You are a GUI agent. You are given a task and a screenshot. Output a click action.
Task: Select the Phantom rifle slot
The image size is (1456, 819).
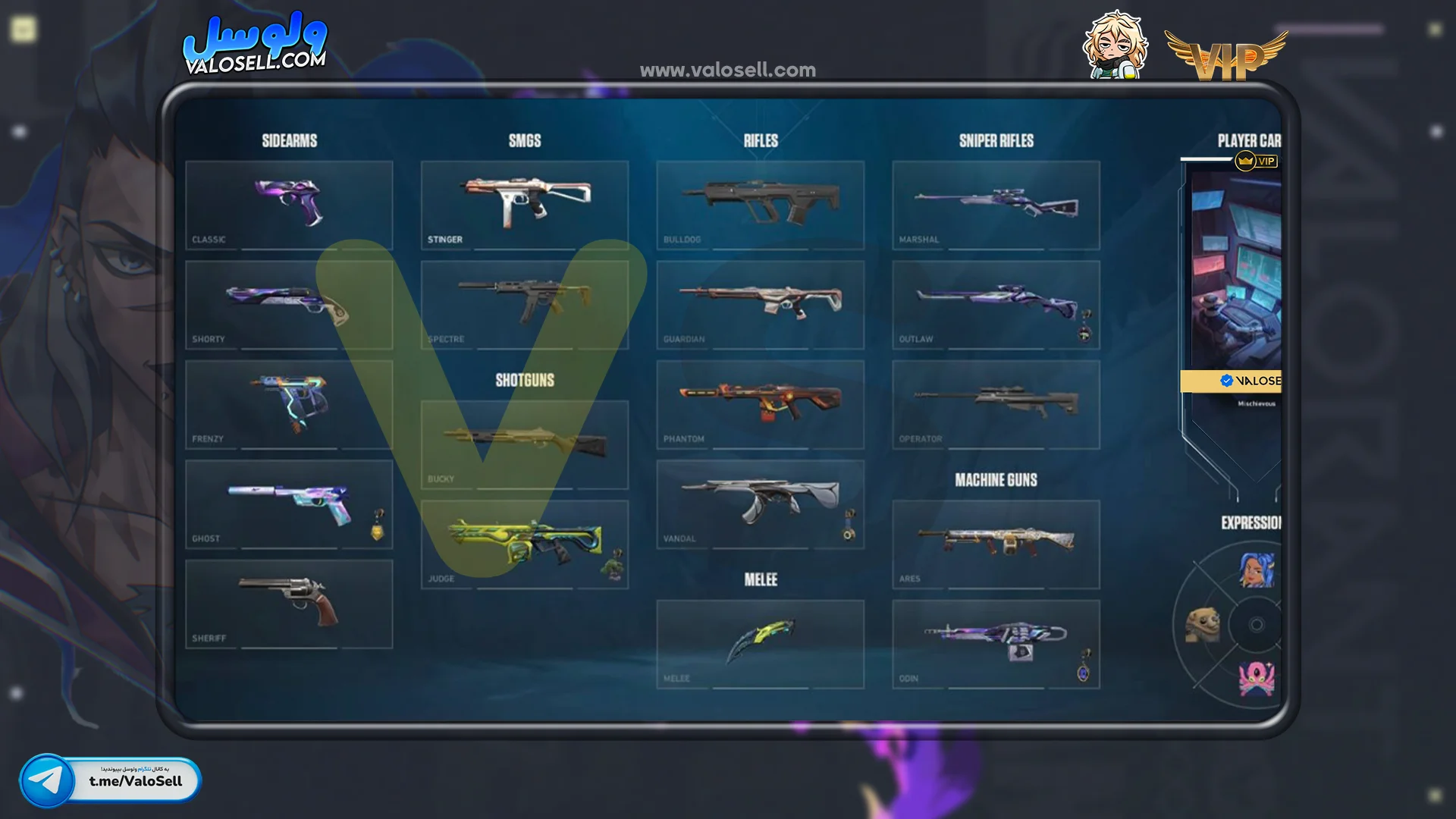(761, 404)
